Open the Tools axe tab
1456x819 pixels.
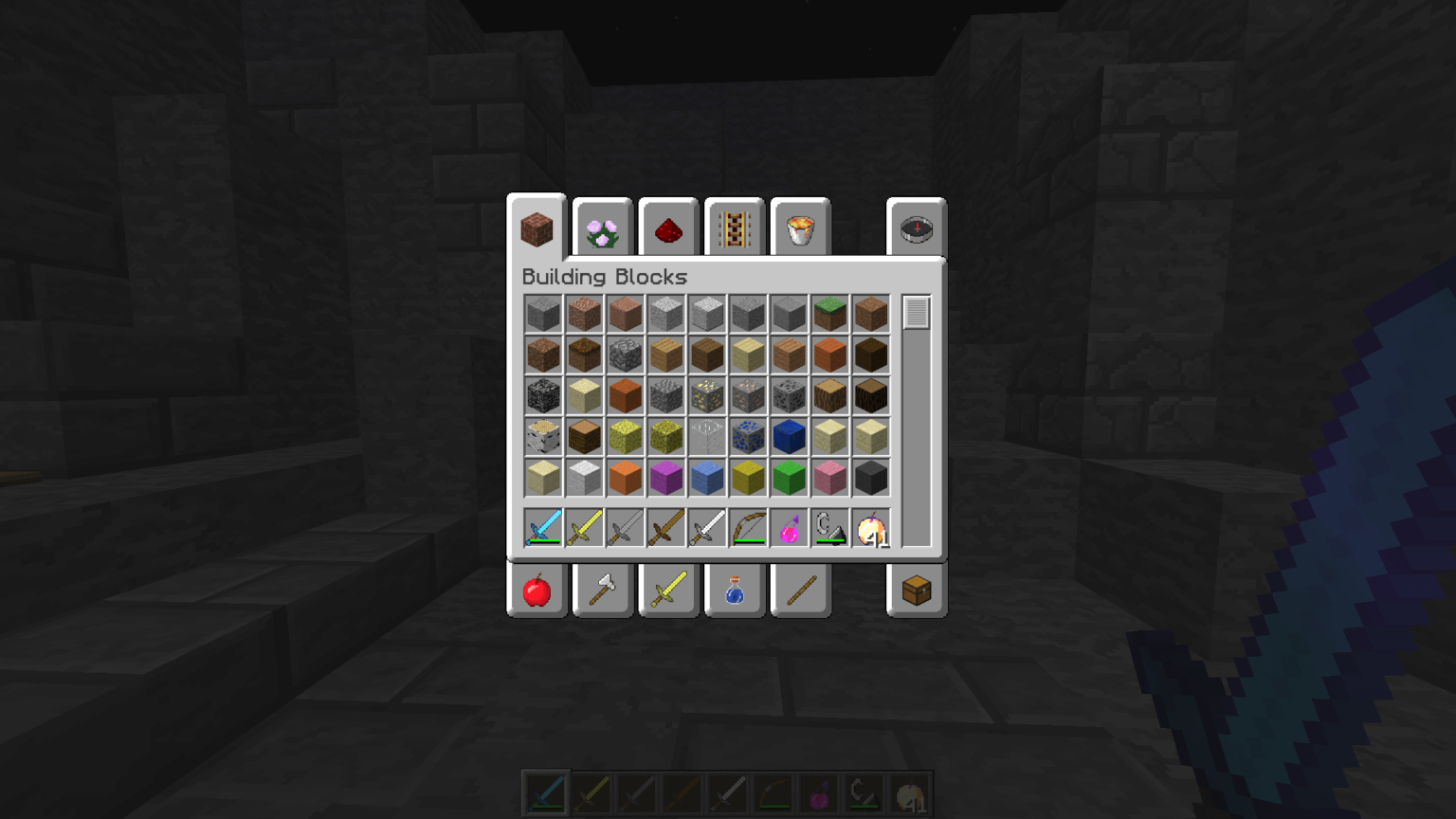pyautogui.click(x=602, y=590)
